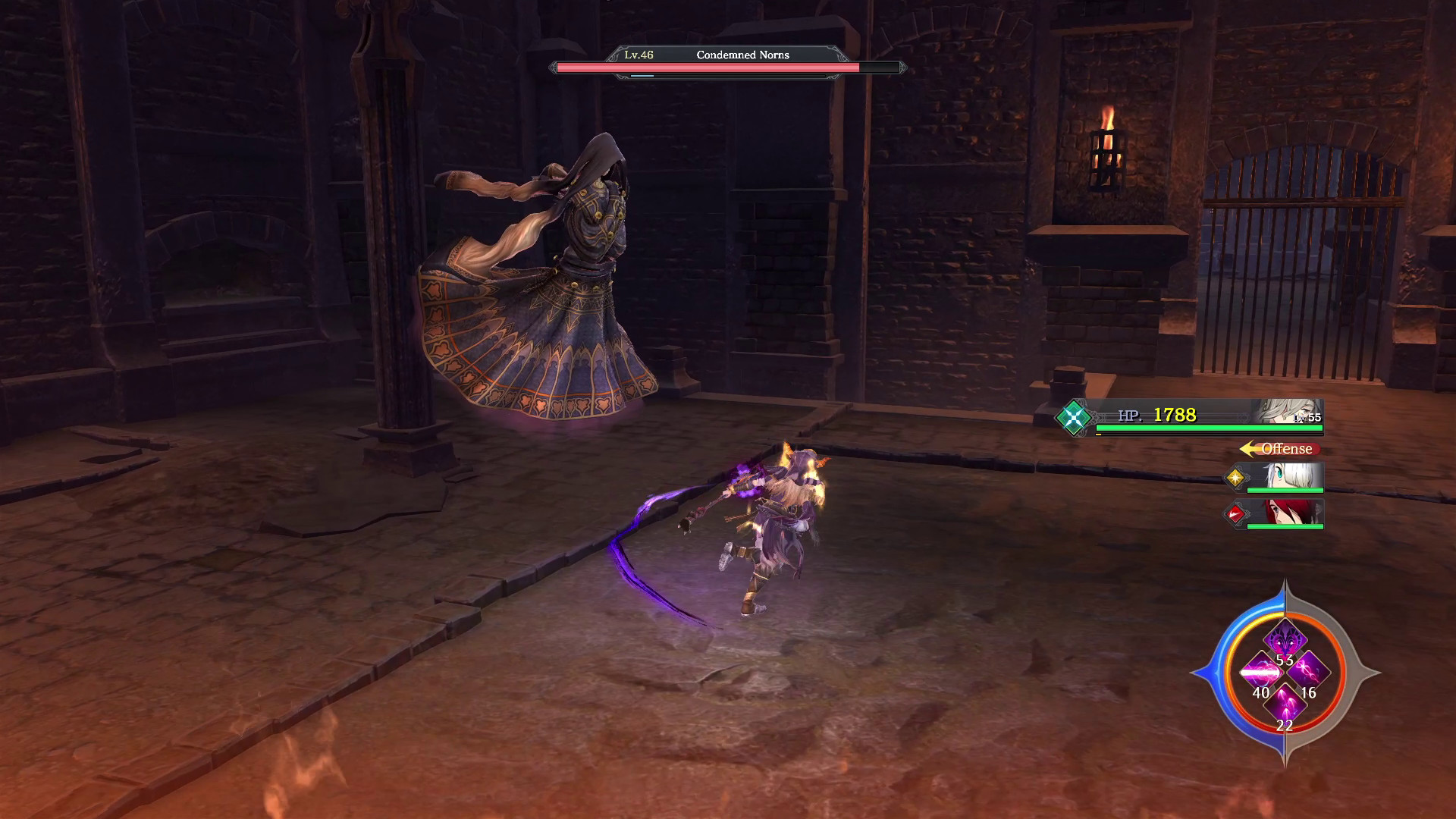Select the gold star icon beside the white-haired ally
This screenshot has height=819, width=1456.
[1238, 478]
